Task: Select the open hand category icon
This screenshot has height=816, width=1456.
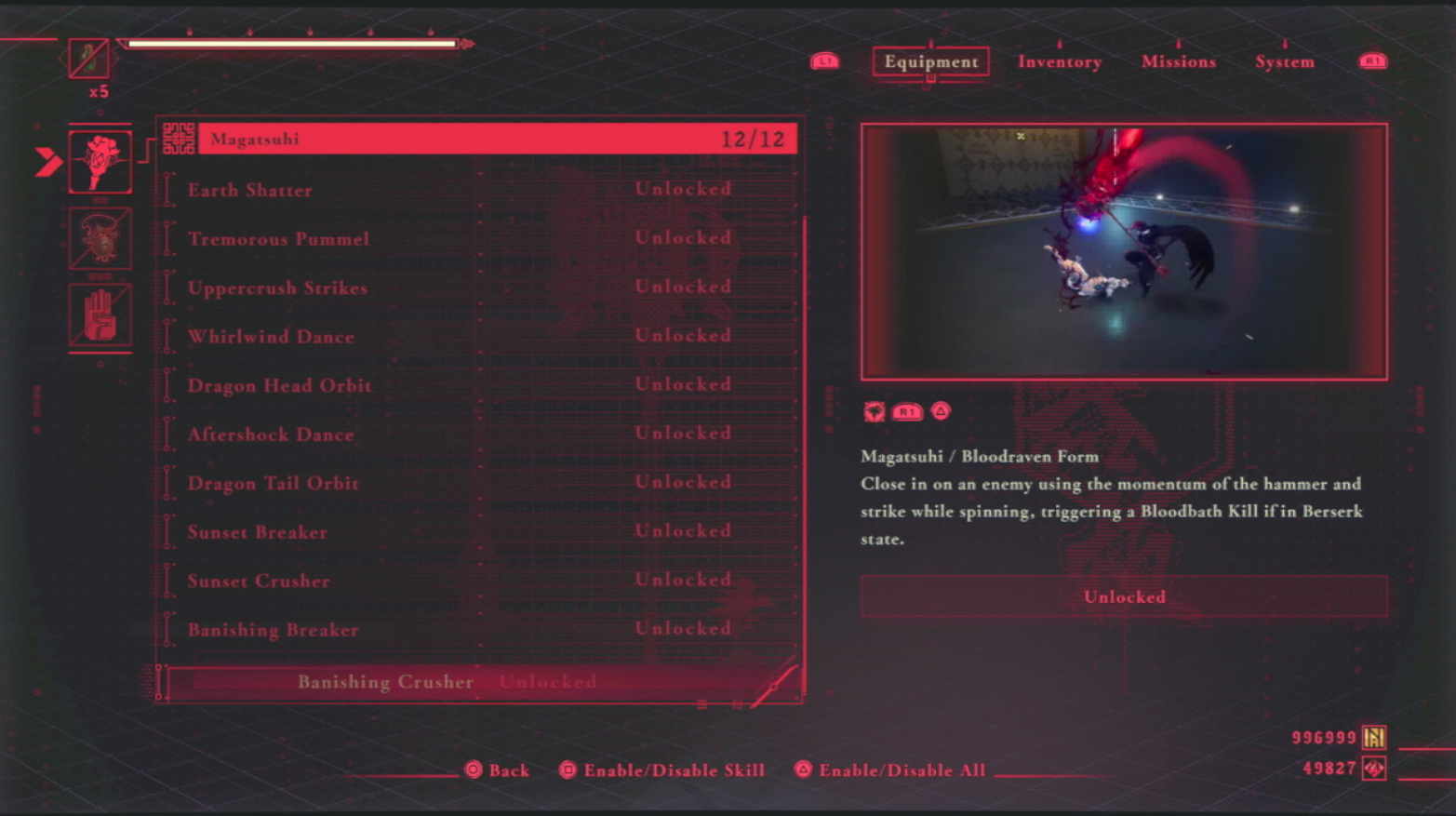Action: (x=100, y=315)
